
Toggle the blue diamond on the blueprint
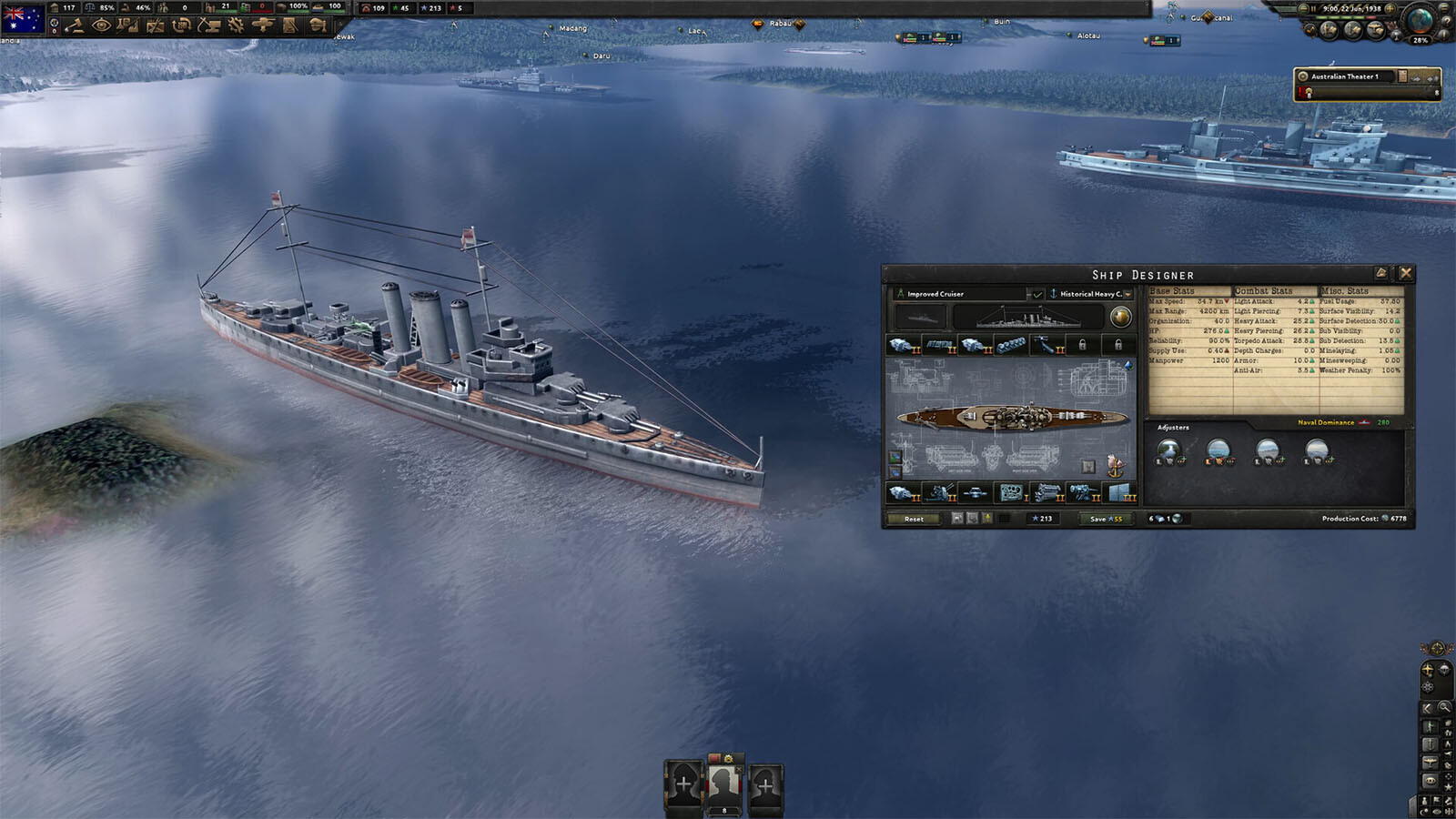point(1128,364)
